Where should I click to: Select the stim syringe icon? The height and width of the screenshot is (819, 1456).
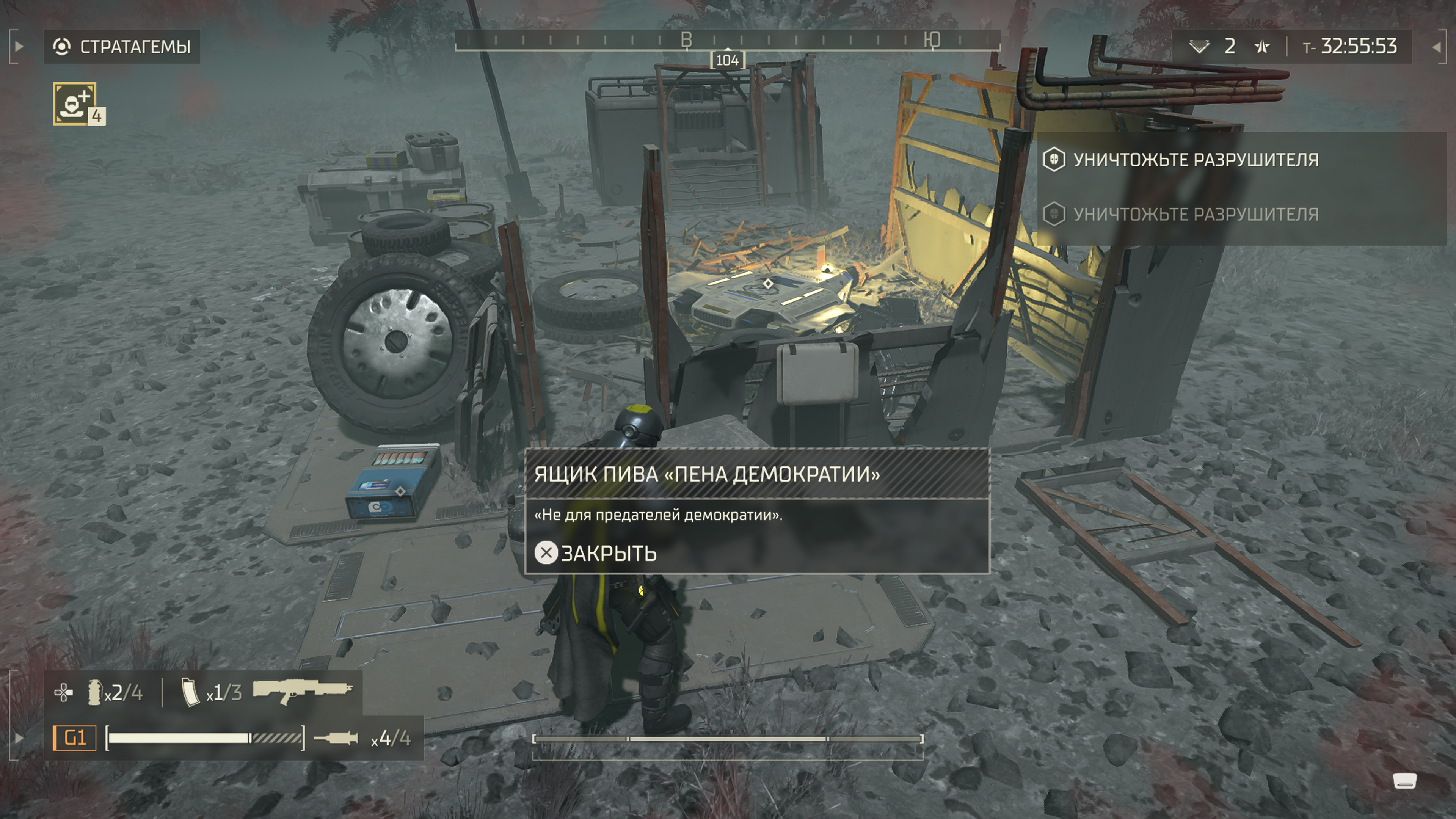336,738
